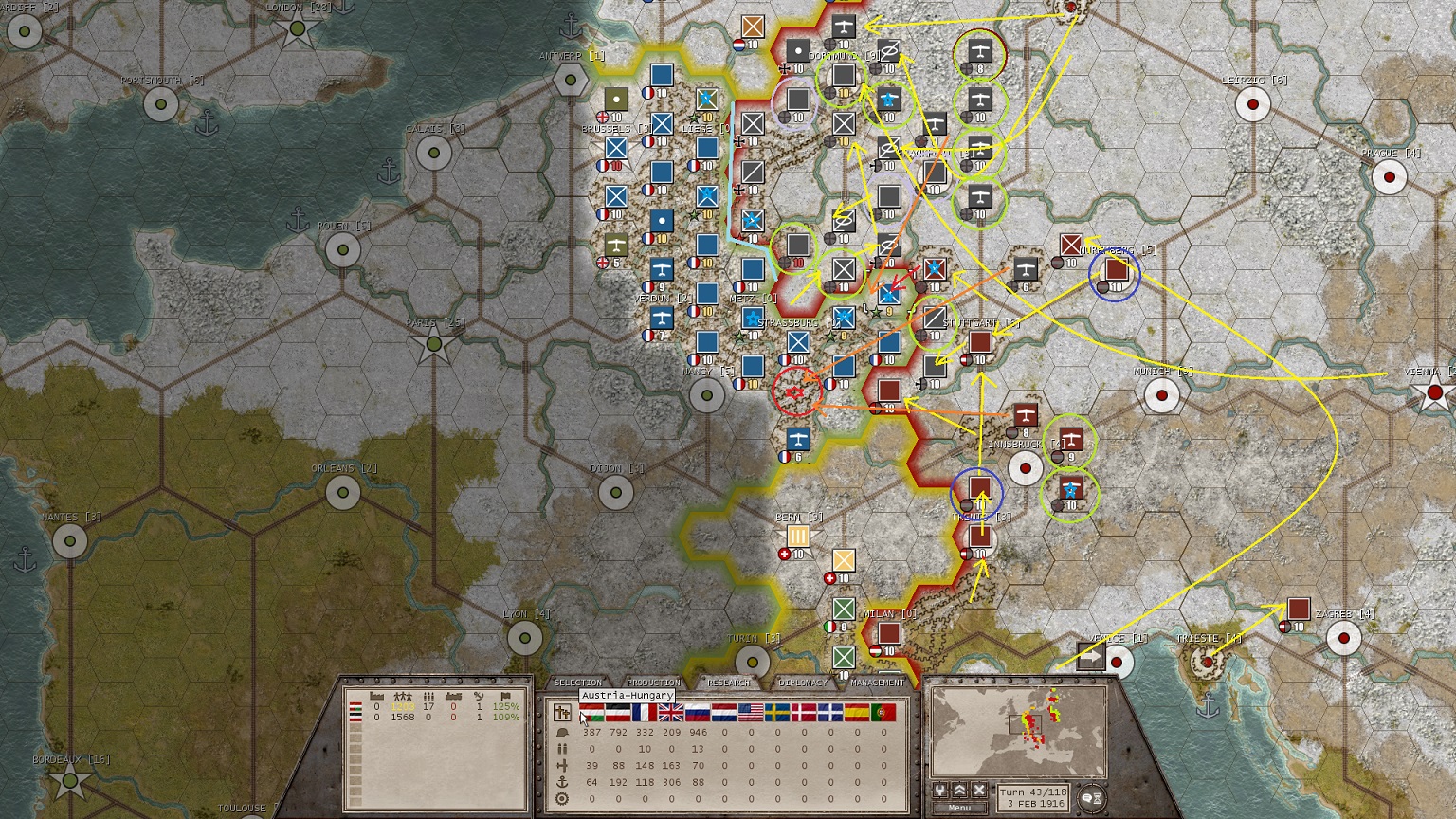Viewport: 1456px width, 819px height.
Task: Click the gear losses row icon
Action: (562, 796)
